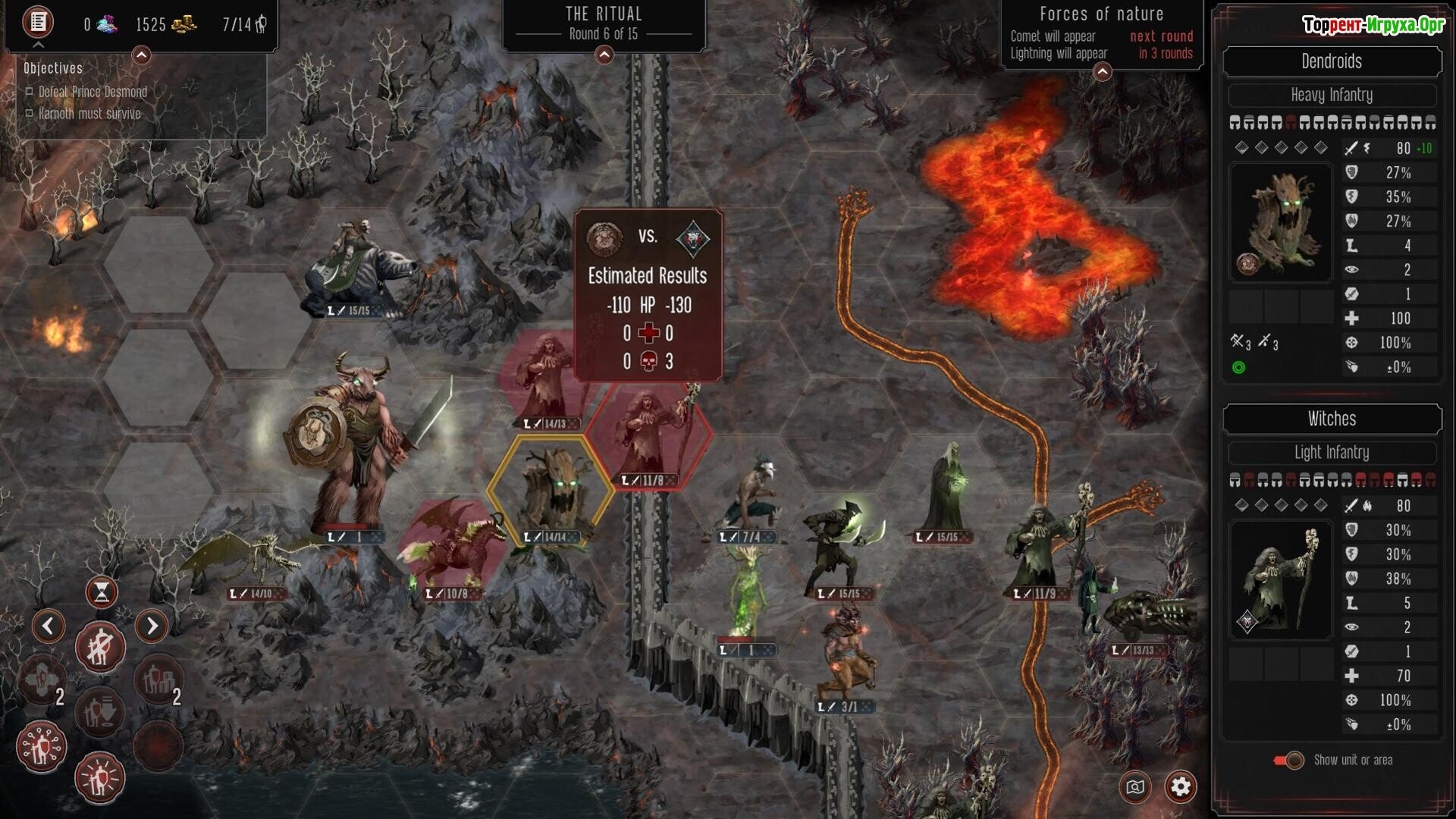Select the next unit with right arrow
This screenshot has height=819, width=1456.
(152, 626)
